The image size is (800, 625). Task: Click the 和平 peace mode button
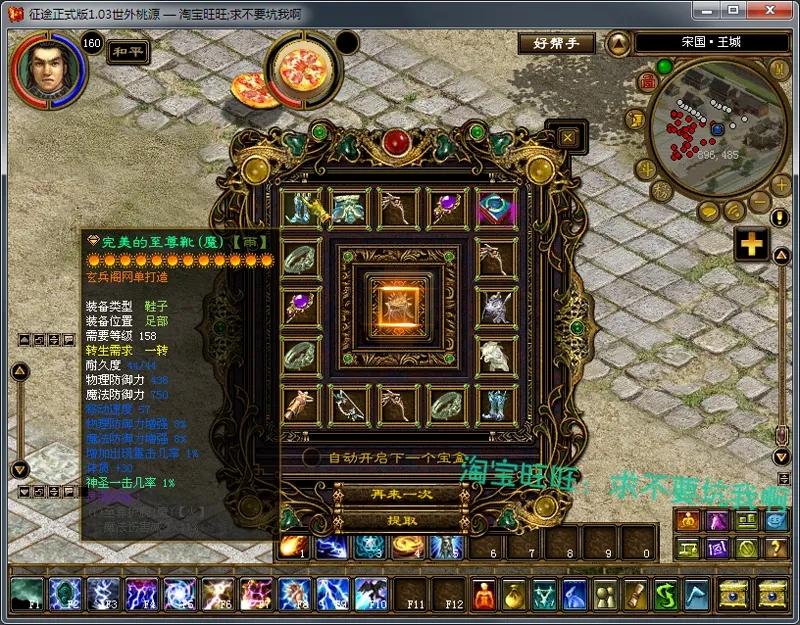(127, 51)
